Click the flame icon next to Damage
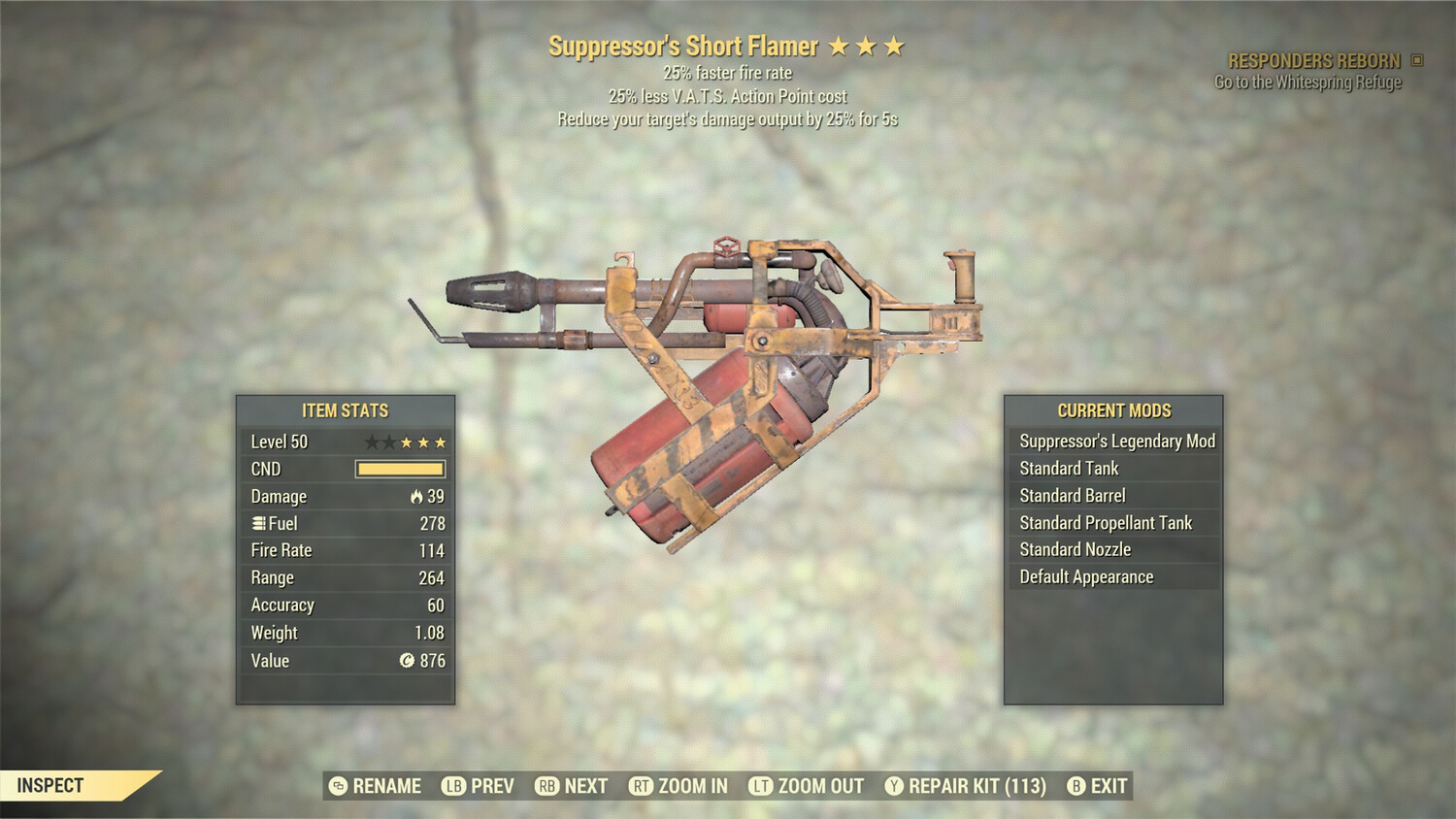This screenshot has height=819, width=1456. click(x=415, y=496)
